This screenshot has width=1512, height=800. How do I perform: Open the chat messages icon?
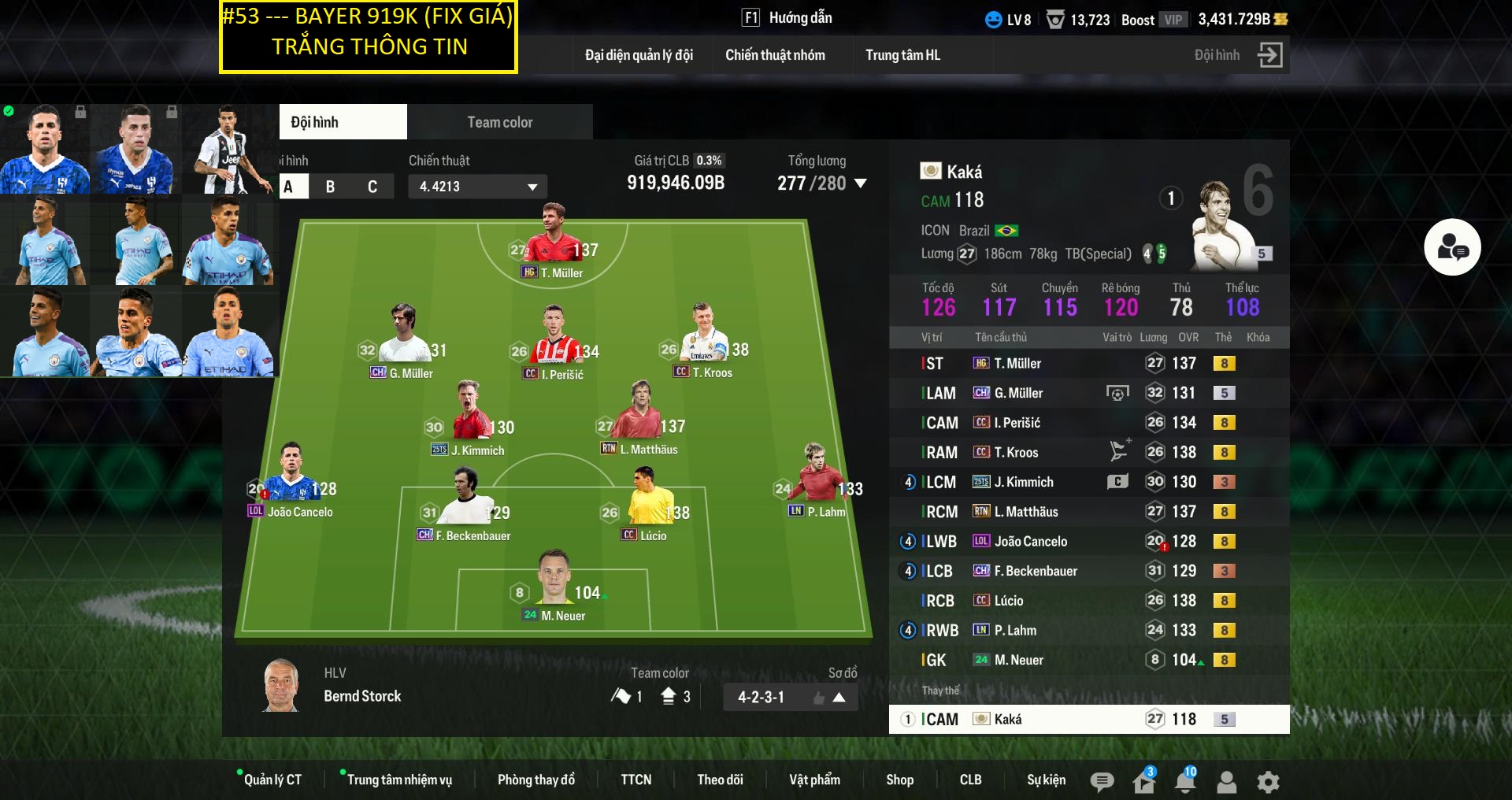[1102, 782]
